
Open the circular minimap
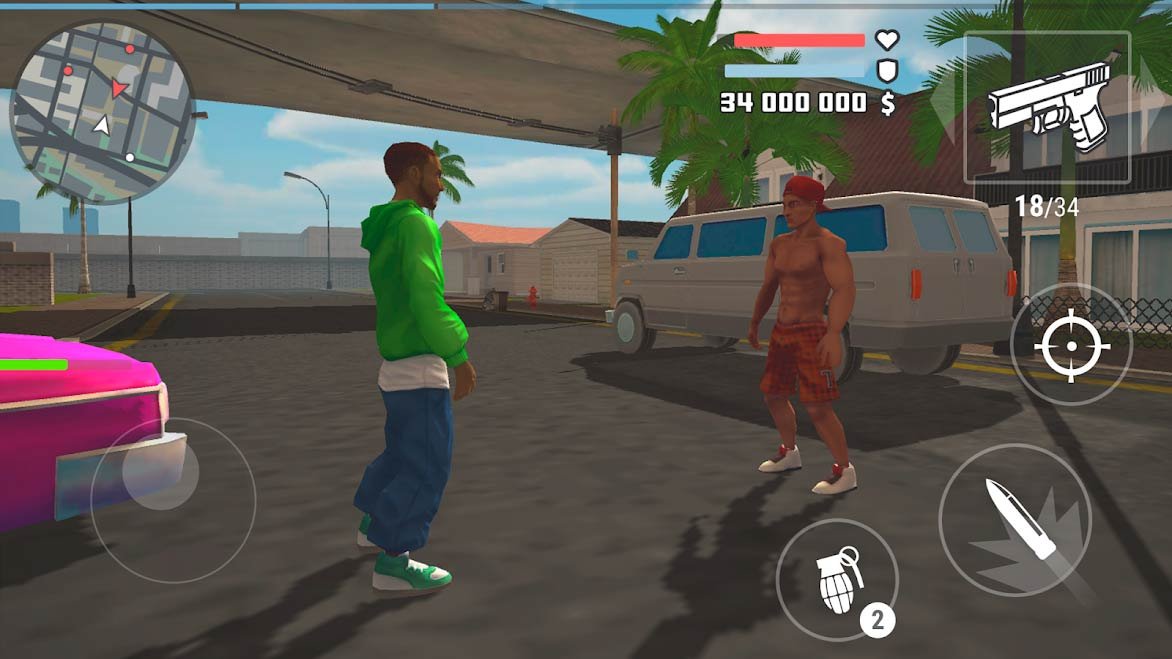(102, 112)
